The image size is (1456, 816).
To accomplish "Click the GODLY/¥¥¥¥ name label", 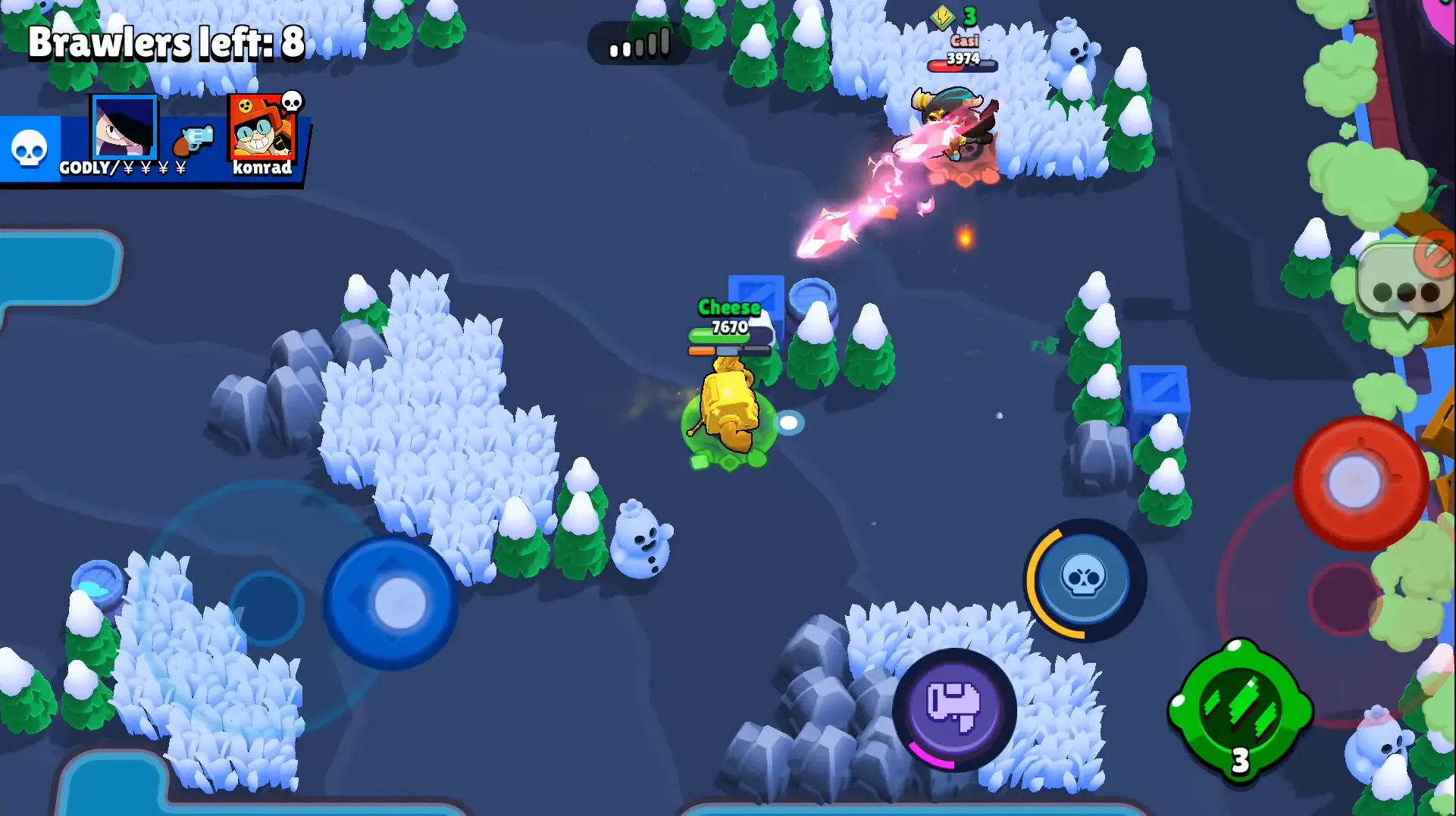I will [121, 168].
